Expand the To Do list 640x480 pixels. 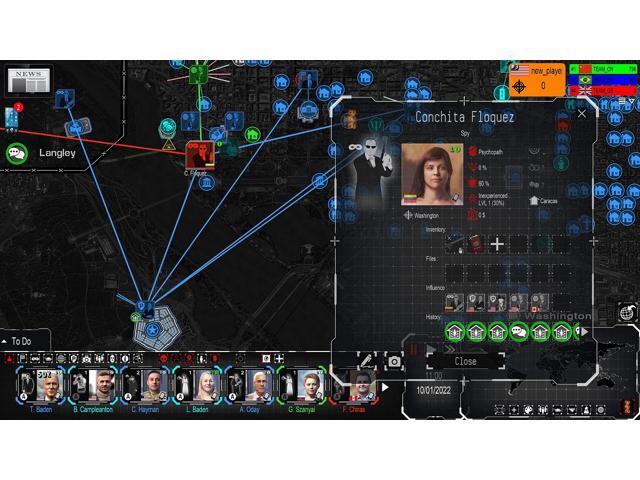pyautogui.click(x=8, y=341)
